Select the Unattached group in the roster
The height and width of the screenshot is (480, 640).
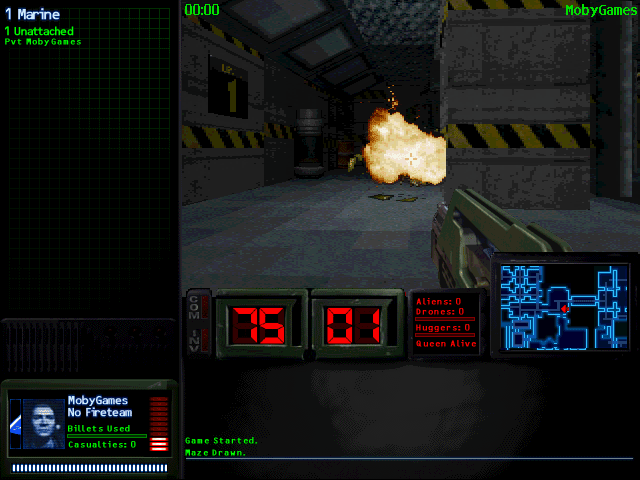pos(38,31)
